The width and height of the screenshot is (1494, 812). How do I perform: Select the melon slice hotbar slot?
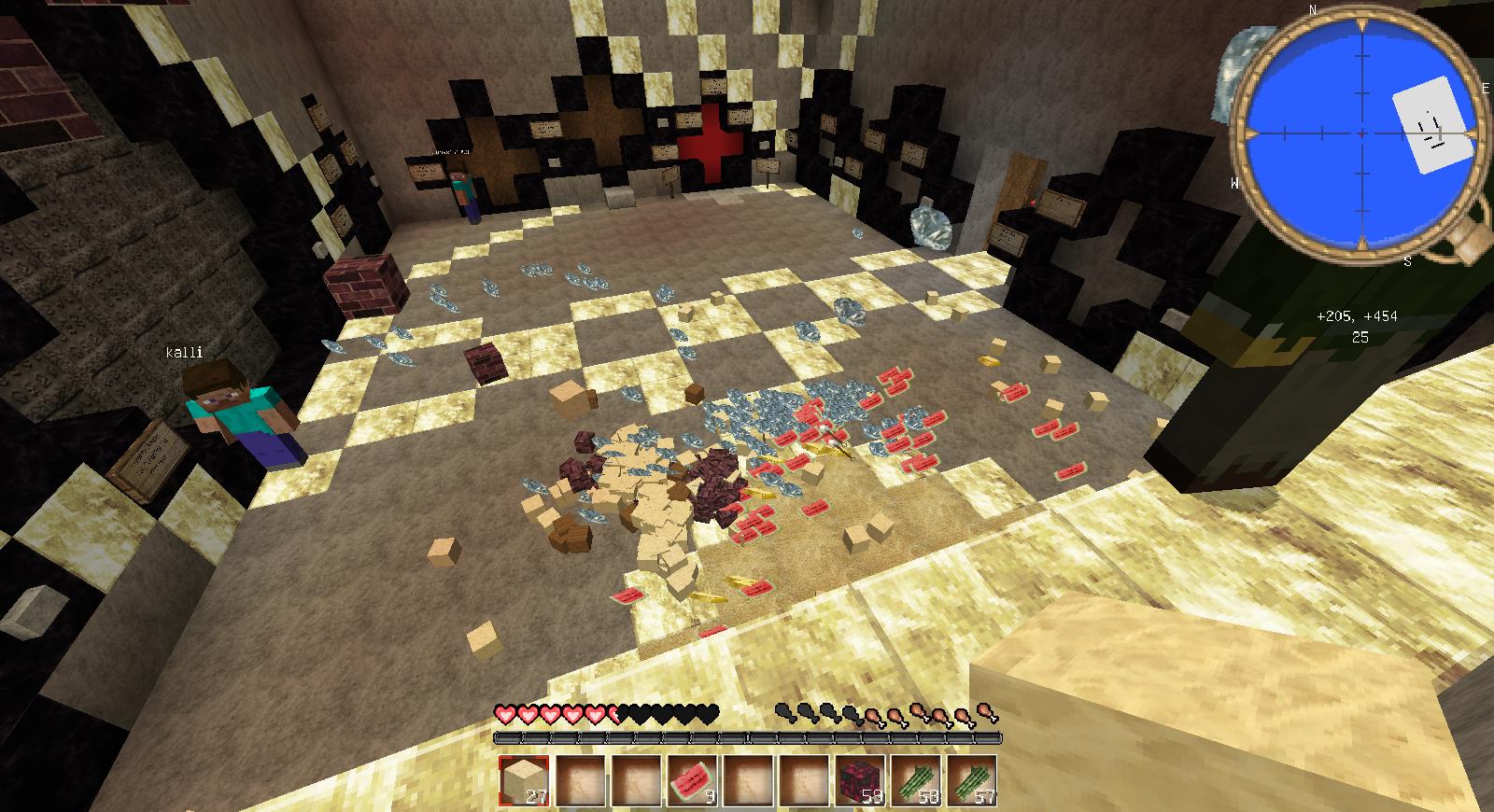click(x=692, y=778)
